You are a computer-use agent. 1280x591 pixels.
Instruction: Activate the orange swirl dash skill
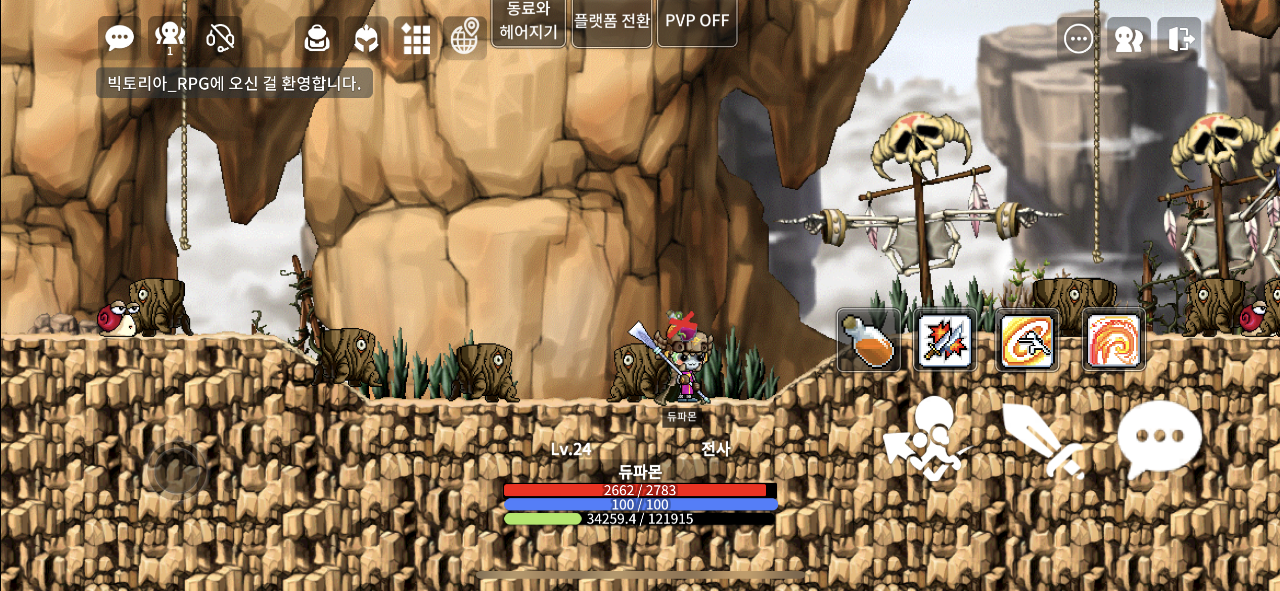pyautogui.click(x=1027, y=340)
